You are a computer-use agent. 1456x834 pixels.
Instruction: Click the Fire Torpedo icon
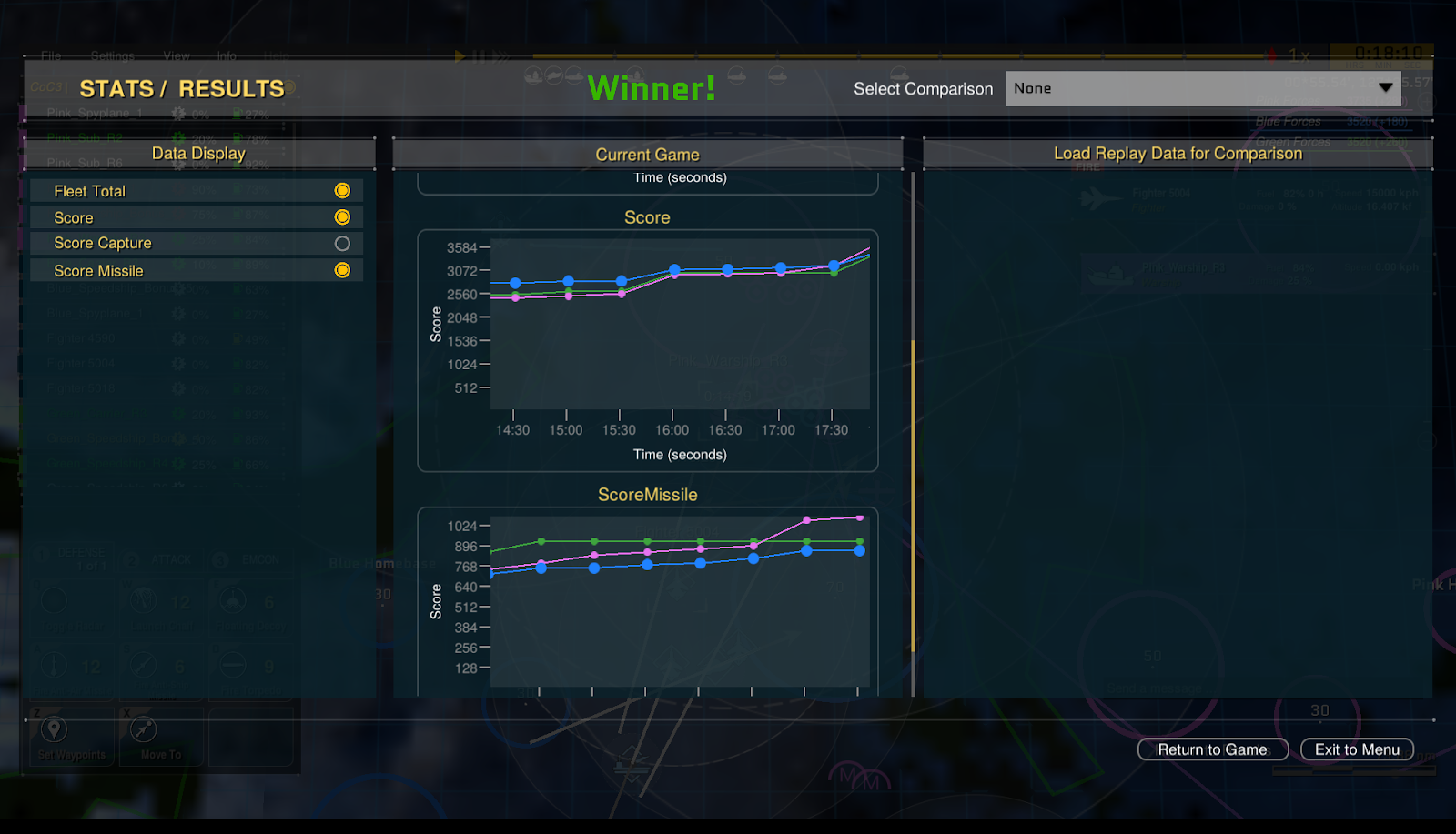pyautogui.click(x=234, y=665)
